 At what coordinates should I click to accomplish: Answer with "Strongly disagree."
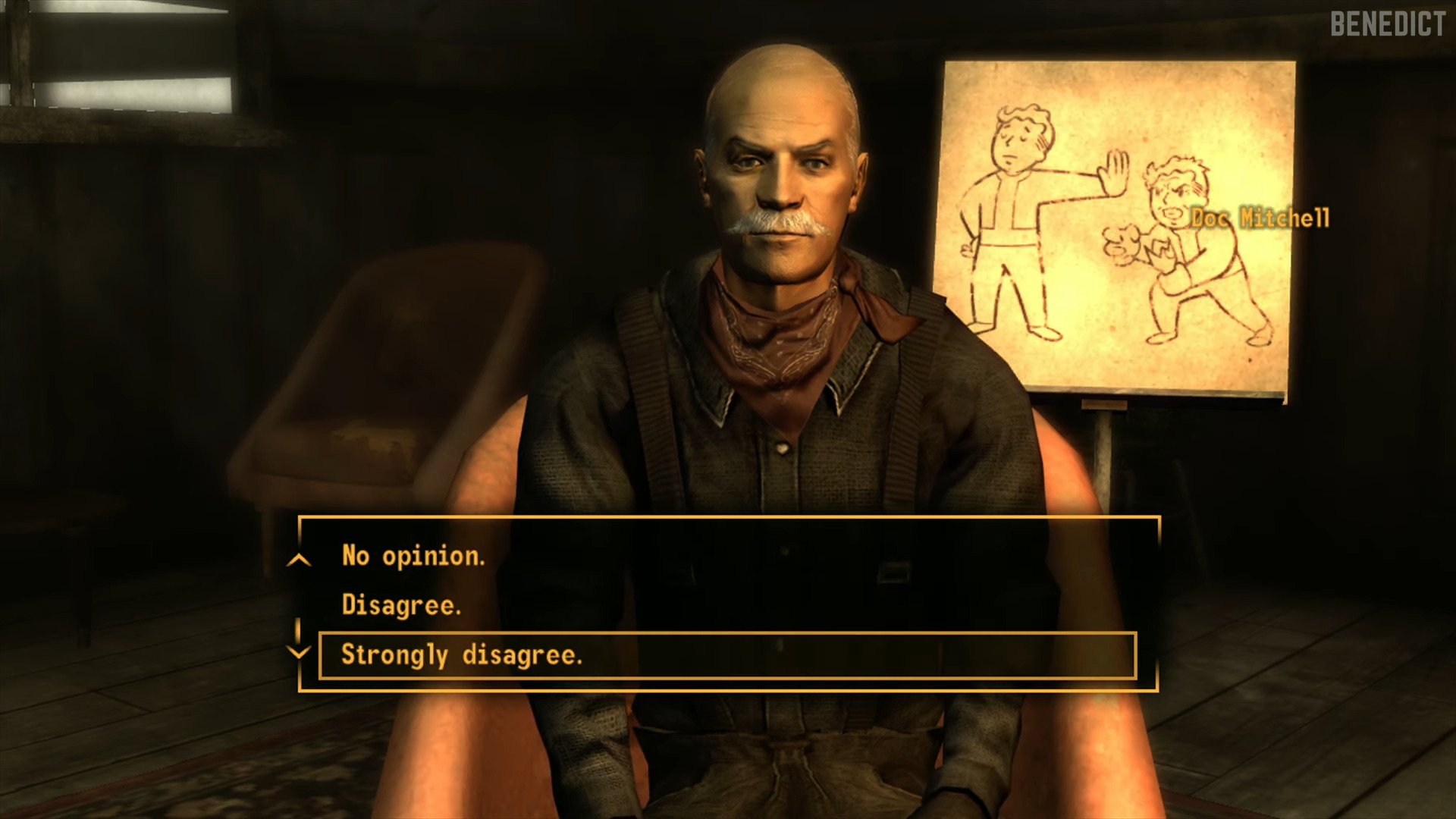coord(462,655)
